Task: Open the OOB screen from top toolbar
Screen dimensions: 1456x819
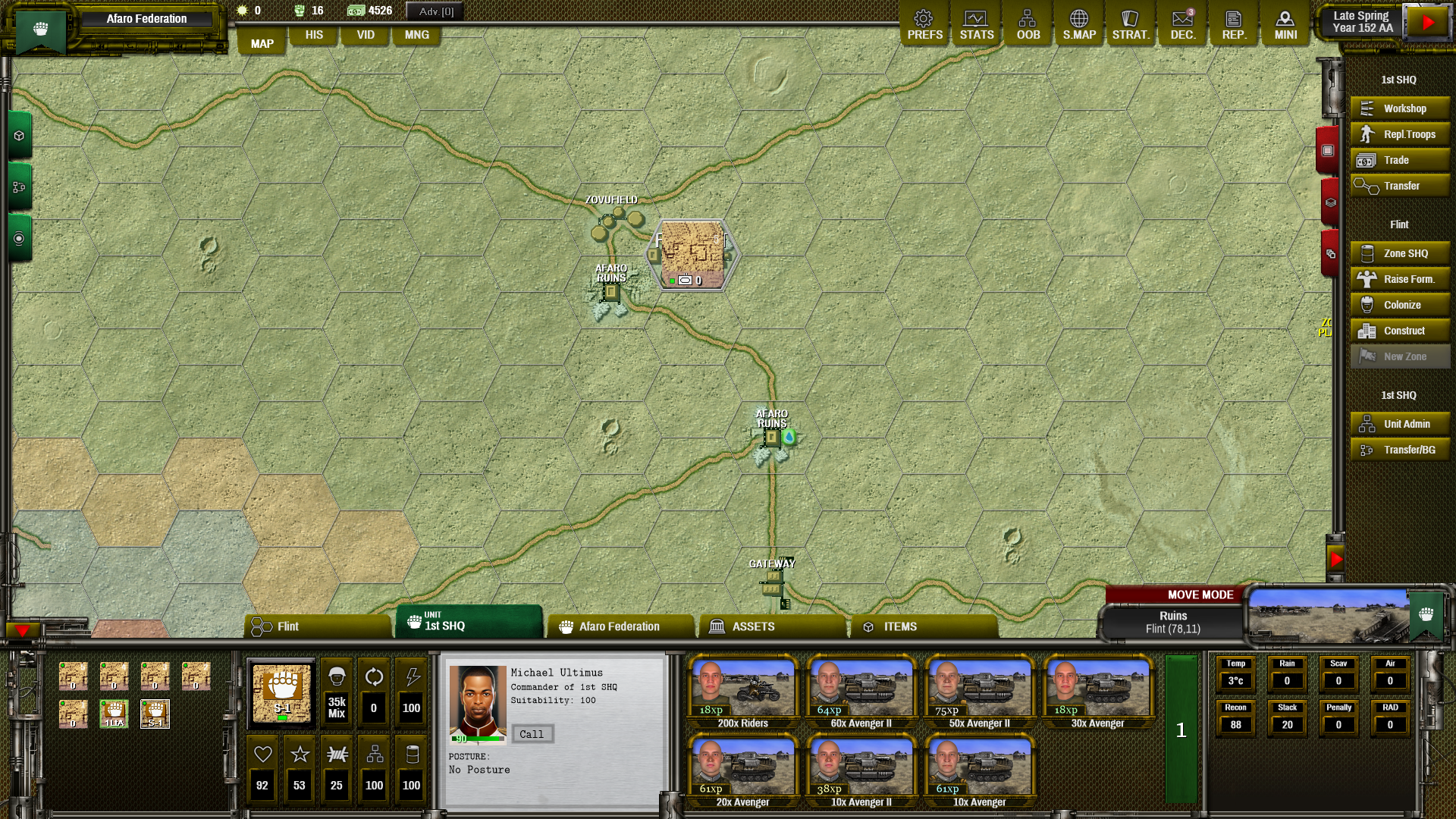Action: [x=1028, y=23]
